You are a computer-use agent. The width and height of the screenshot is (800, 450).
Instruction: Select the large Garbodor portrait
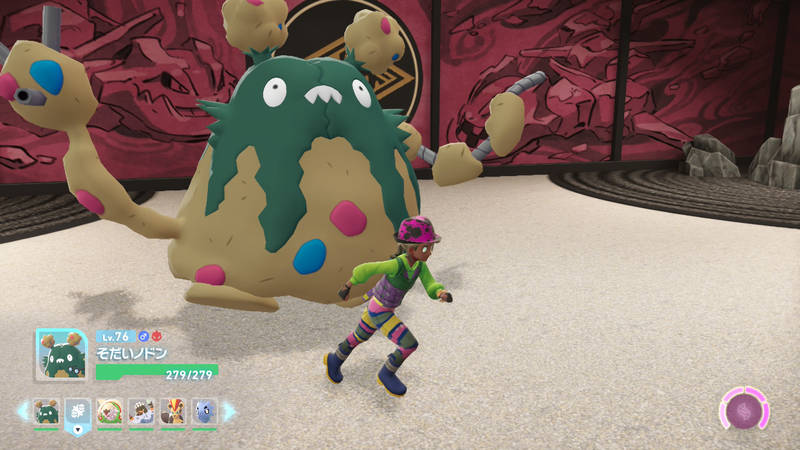pyautogui.click(x=62, y=356)
